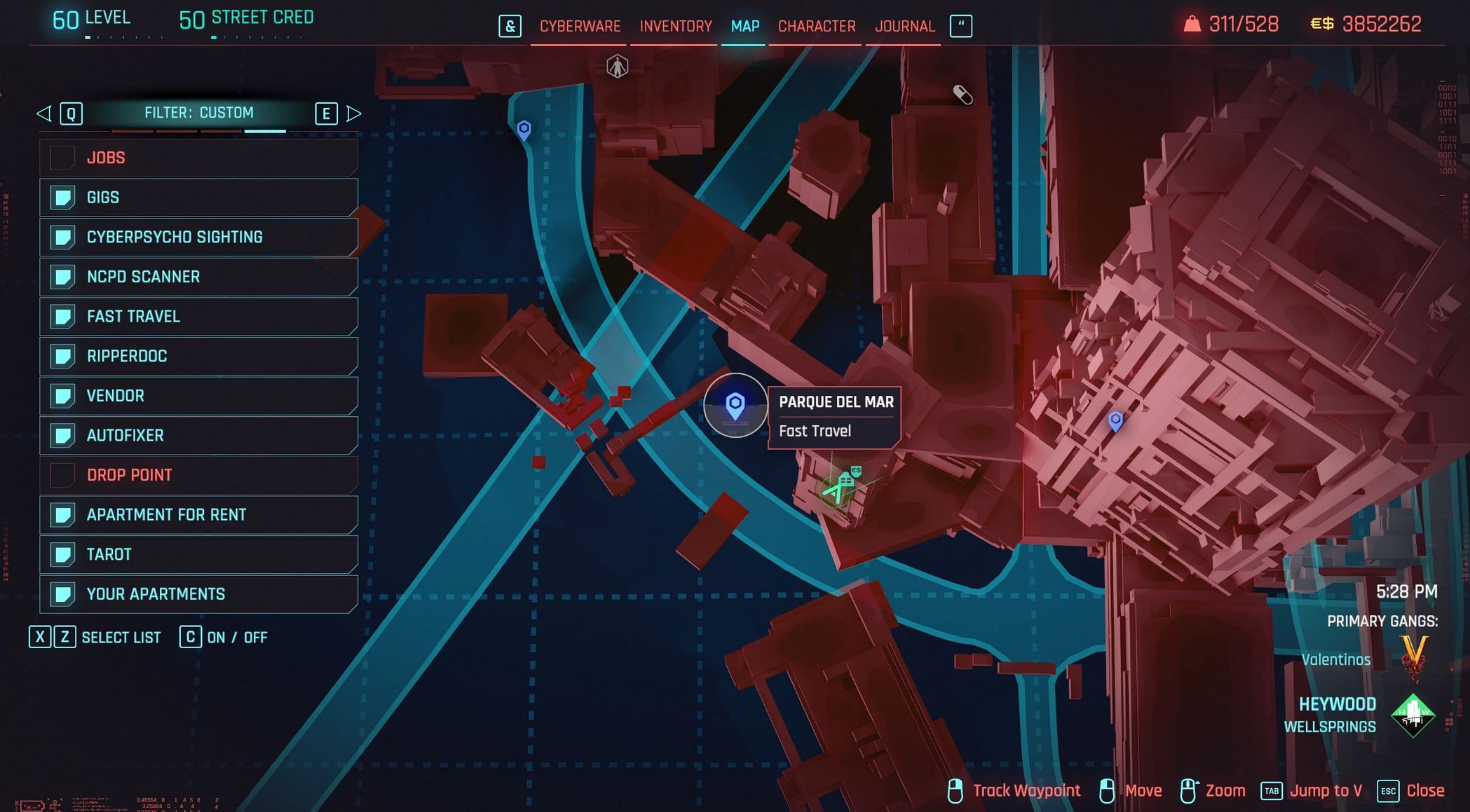Select the Parque Del Mar fast travel marker

pos(735,405)
